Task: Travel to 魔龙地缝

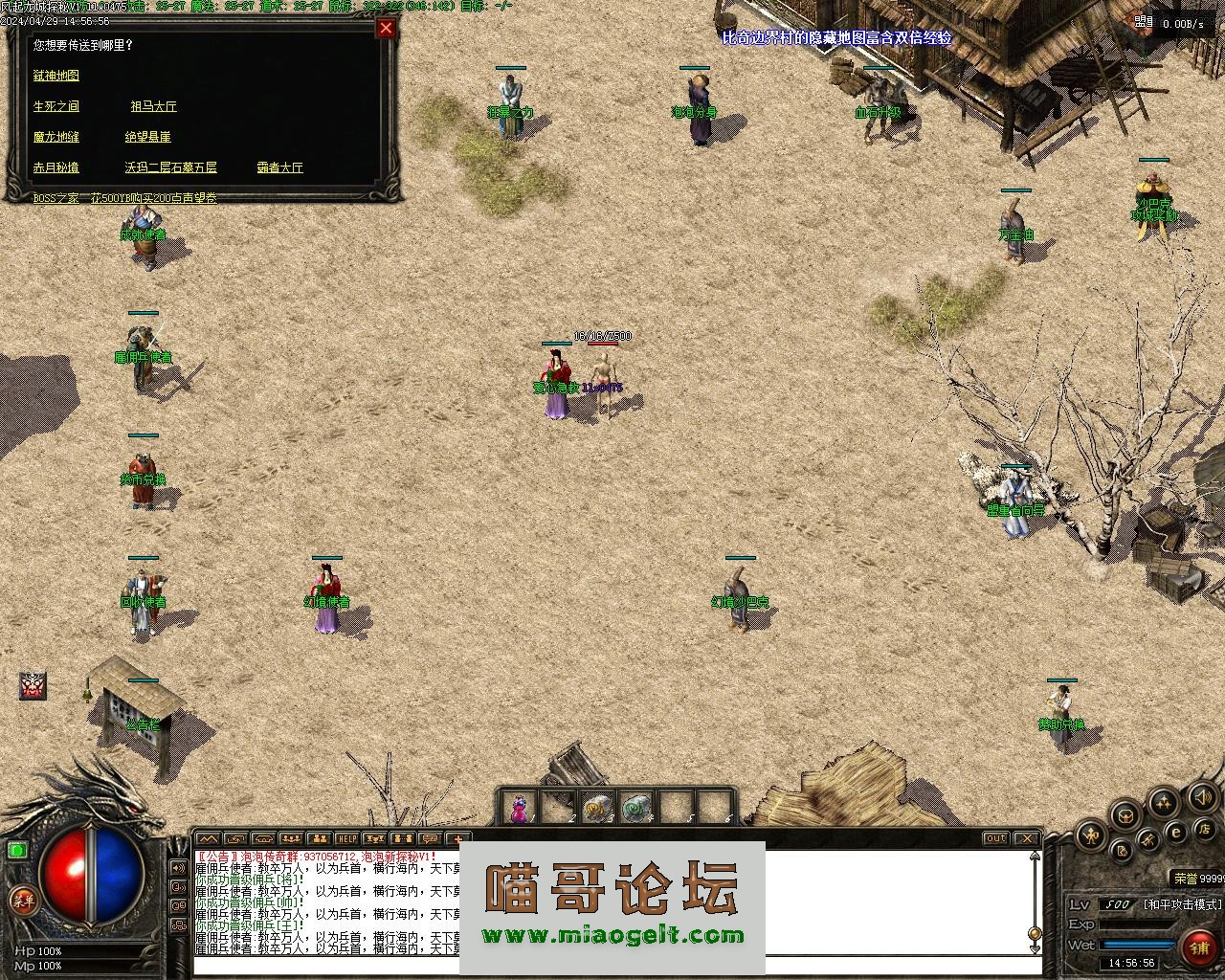Action: tap(56, 137)
